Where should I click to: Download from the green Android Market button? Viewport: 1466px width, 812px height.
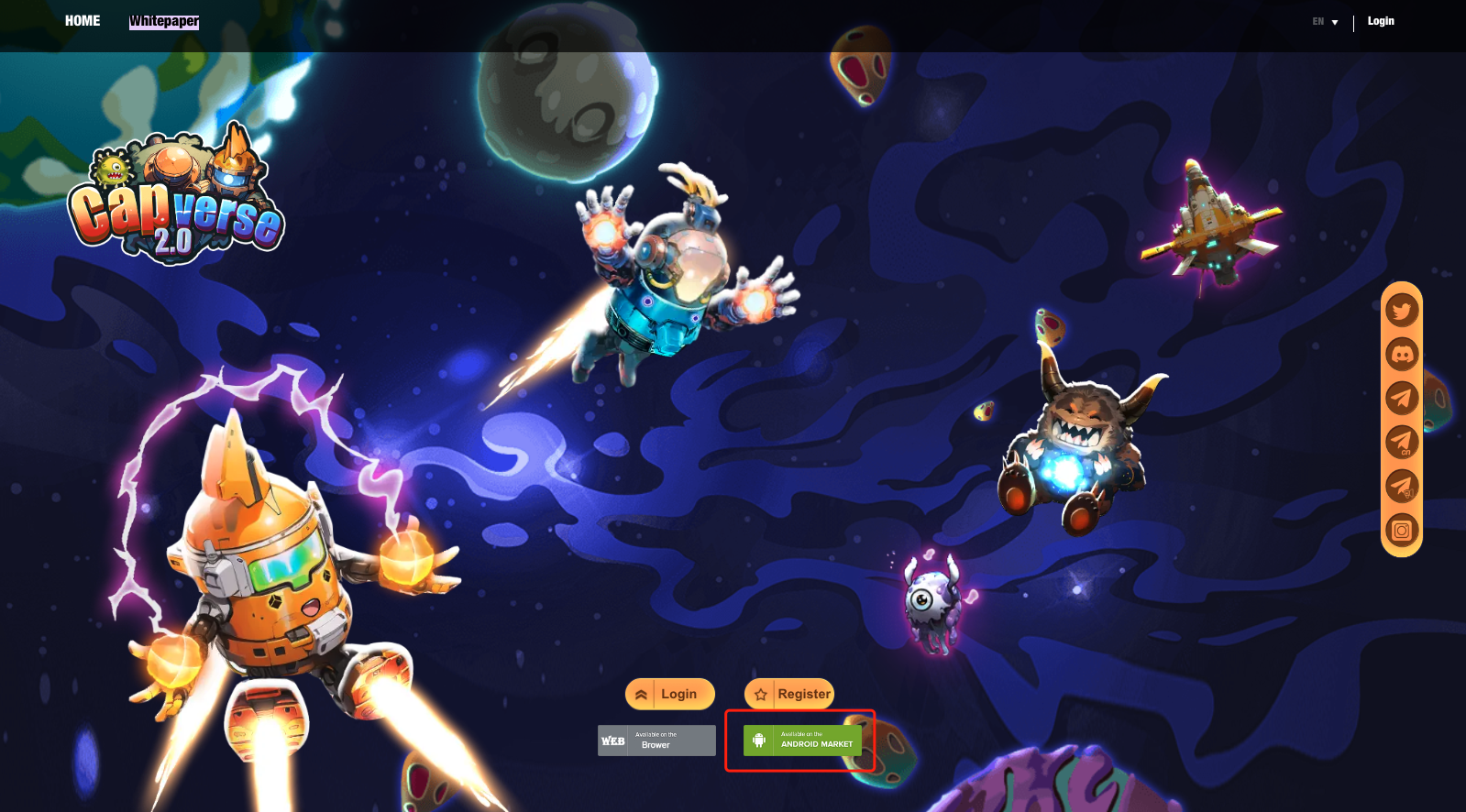[802, 741]
